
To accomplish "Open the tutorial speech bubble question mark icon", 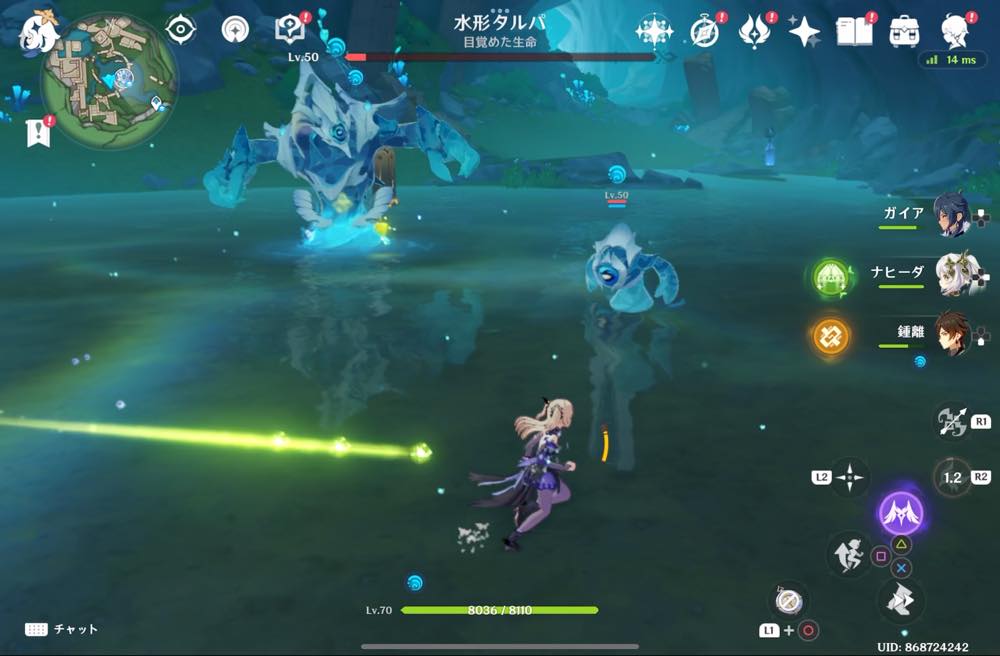I will tap(290, 30).
